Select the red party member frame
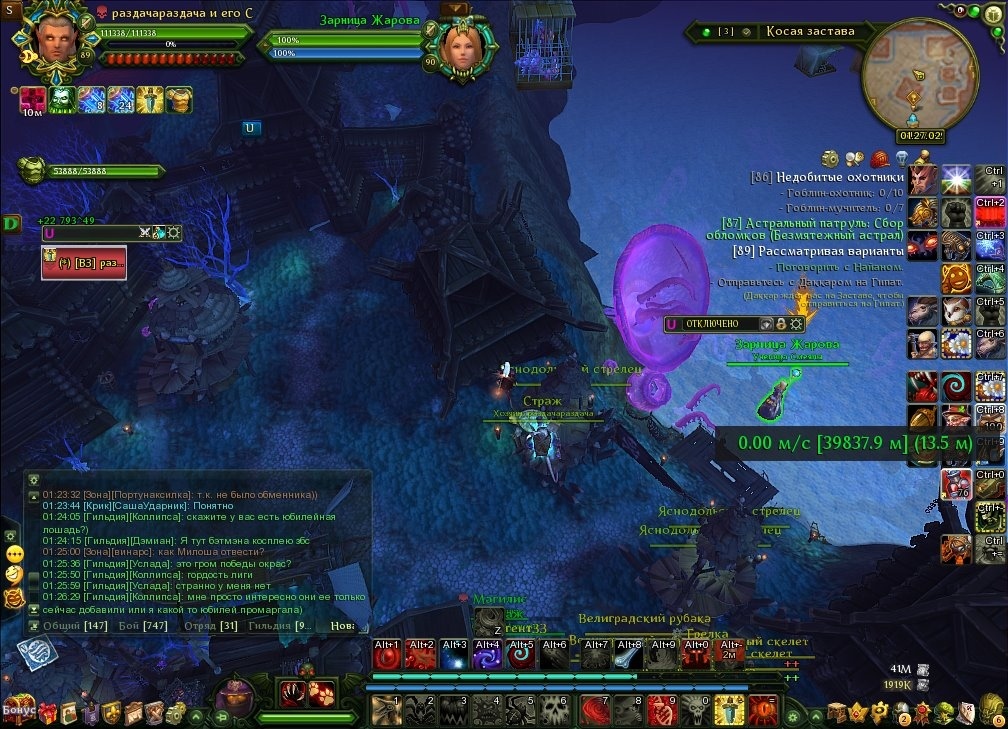Image resolution: width=1008 pixels, height=729 pixels. click(84, 263)
